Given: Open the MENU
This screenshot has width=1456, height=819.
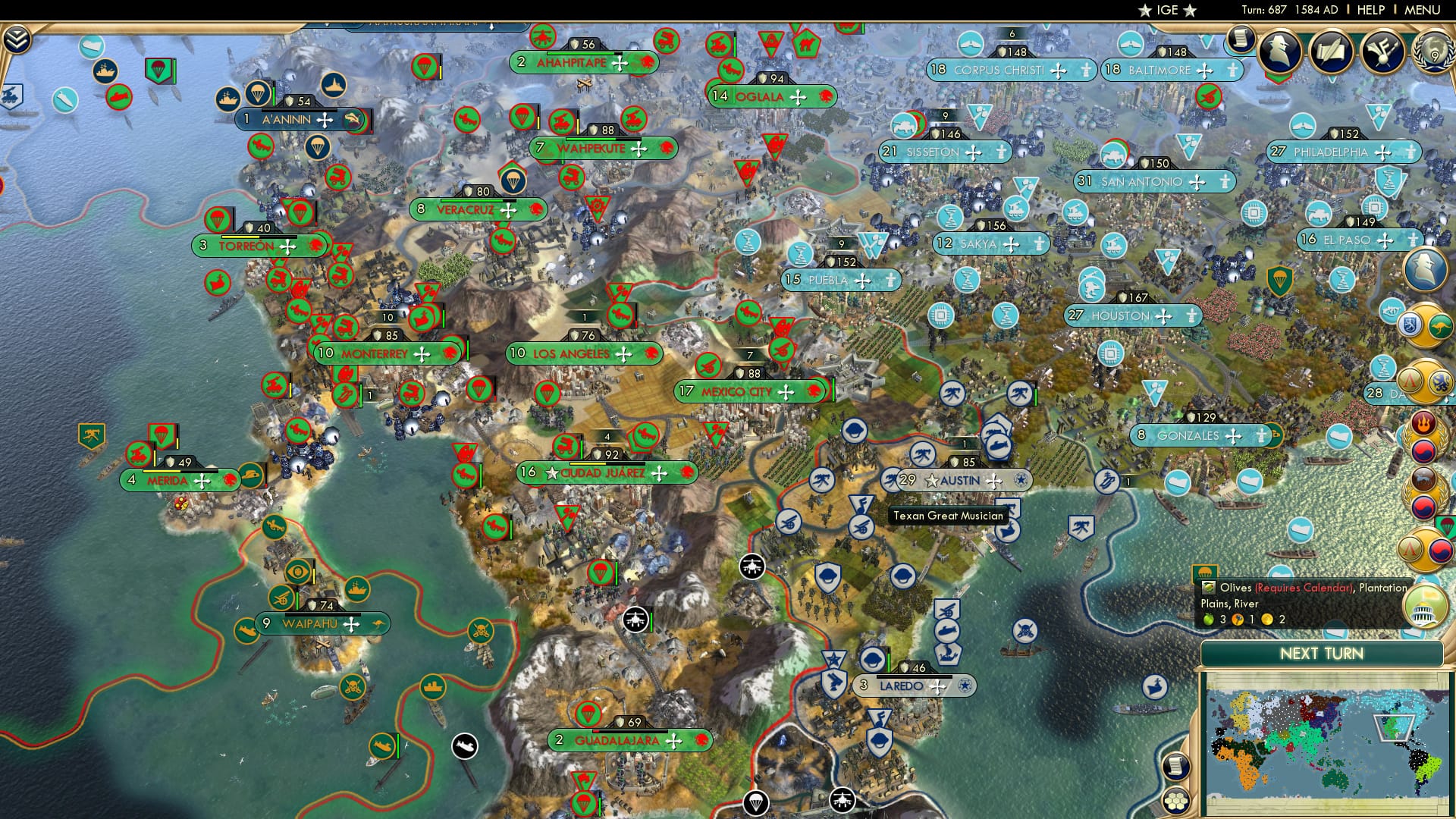Looking at the screenshot, I should [x=1424, y=9].
